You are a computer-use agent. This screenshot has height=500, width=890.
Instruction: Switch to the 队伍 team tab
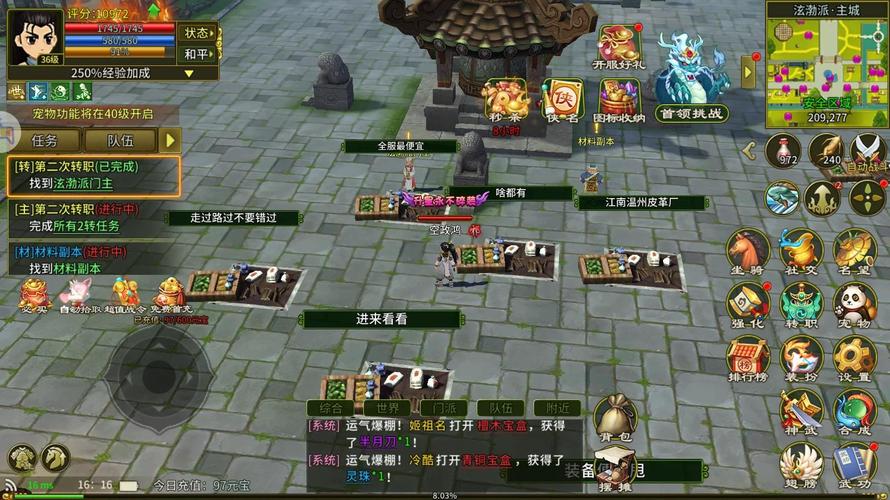pos(119,141)
